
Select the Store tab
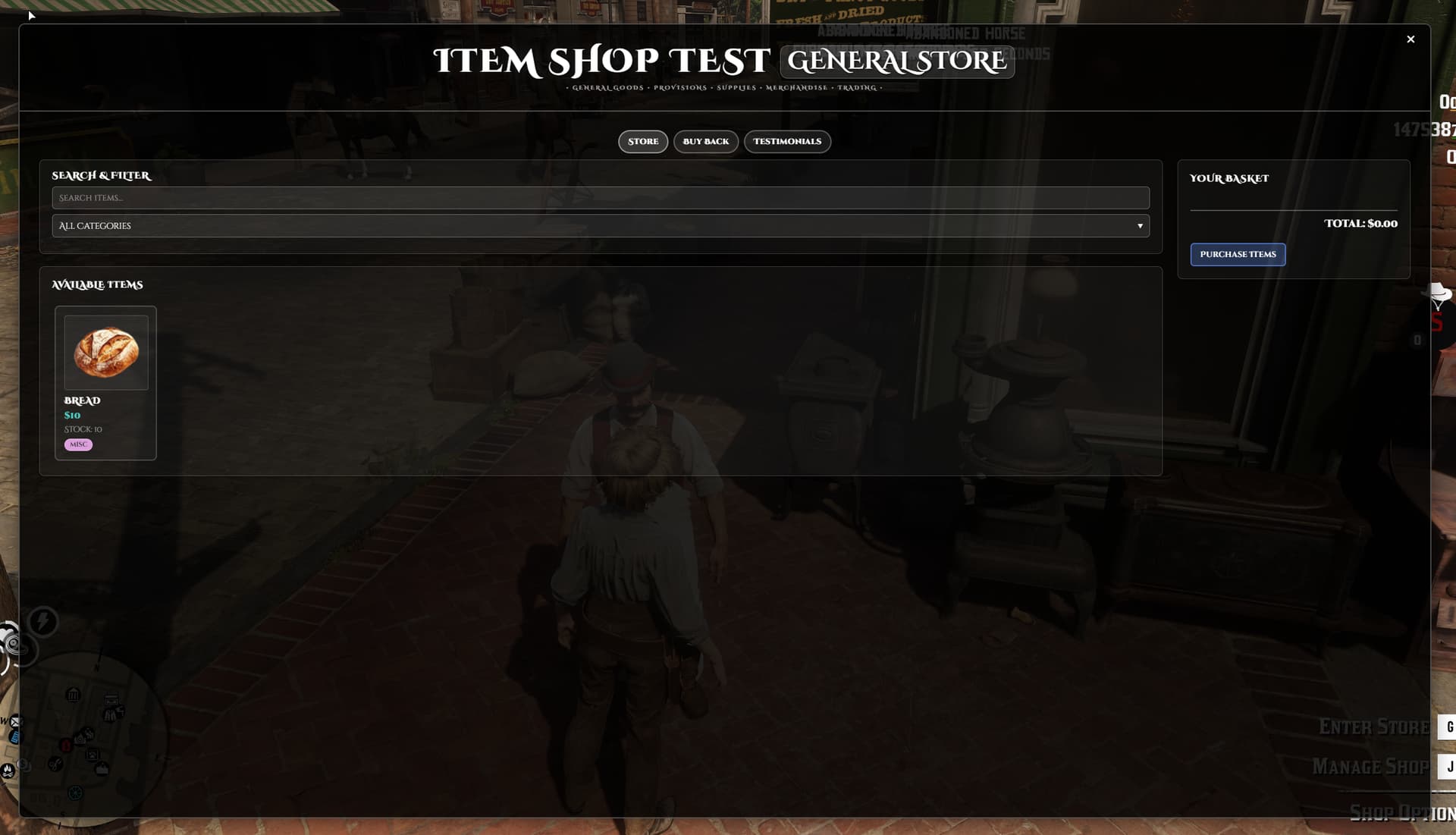click(x=642, y=141)
